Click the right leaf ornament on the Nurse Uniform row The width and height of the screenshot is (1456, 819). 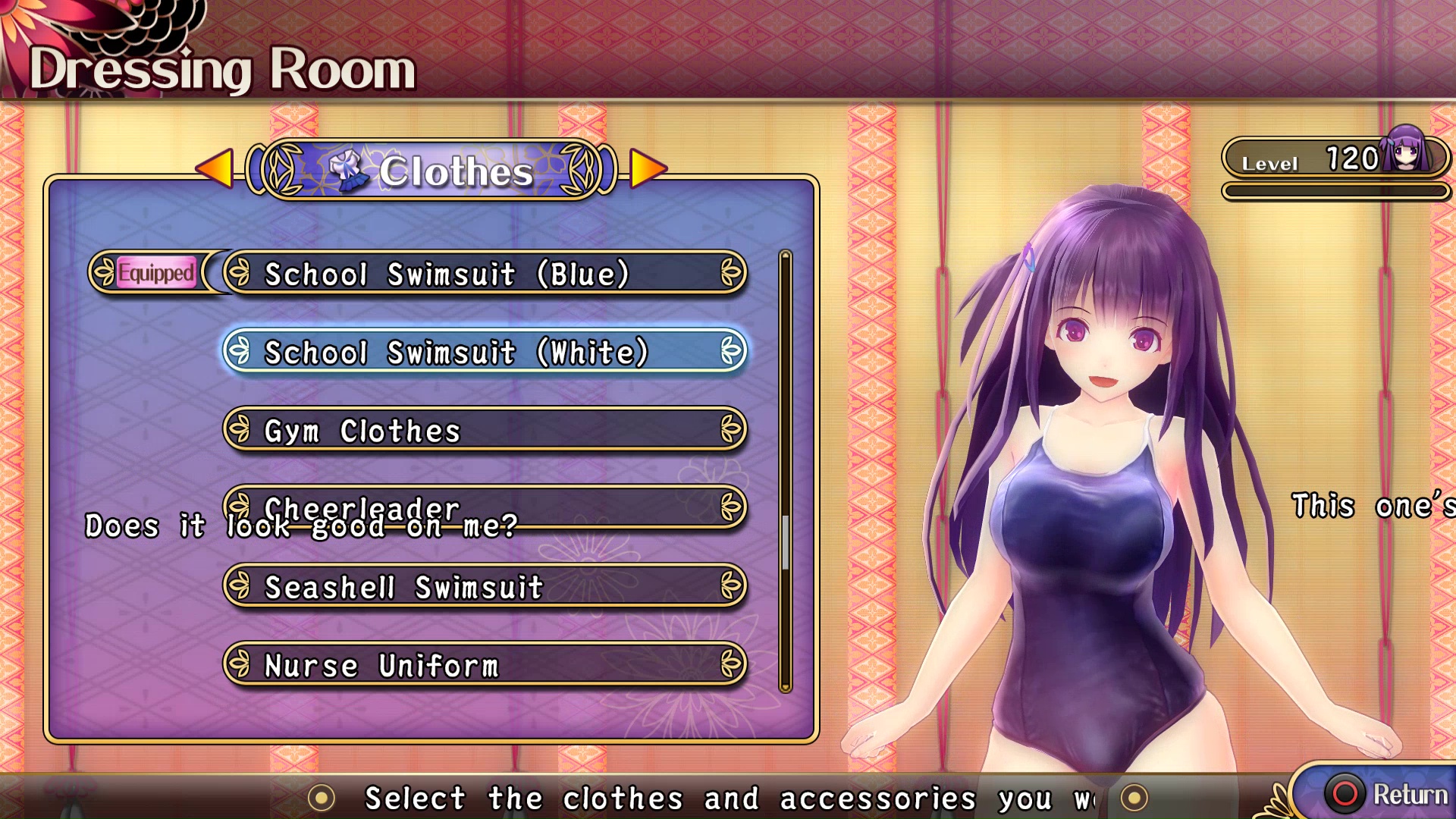tap(730, 666)
